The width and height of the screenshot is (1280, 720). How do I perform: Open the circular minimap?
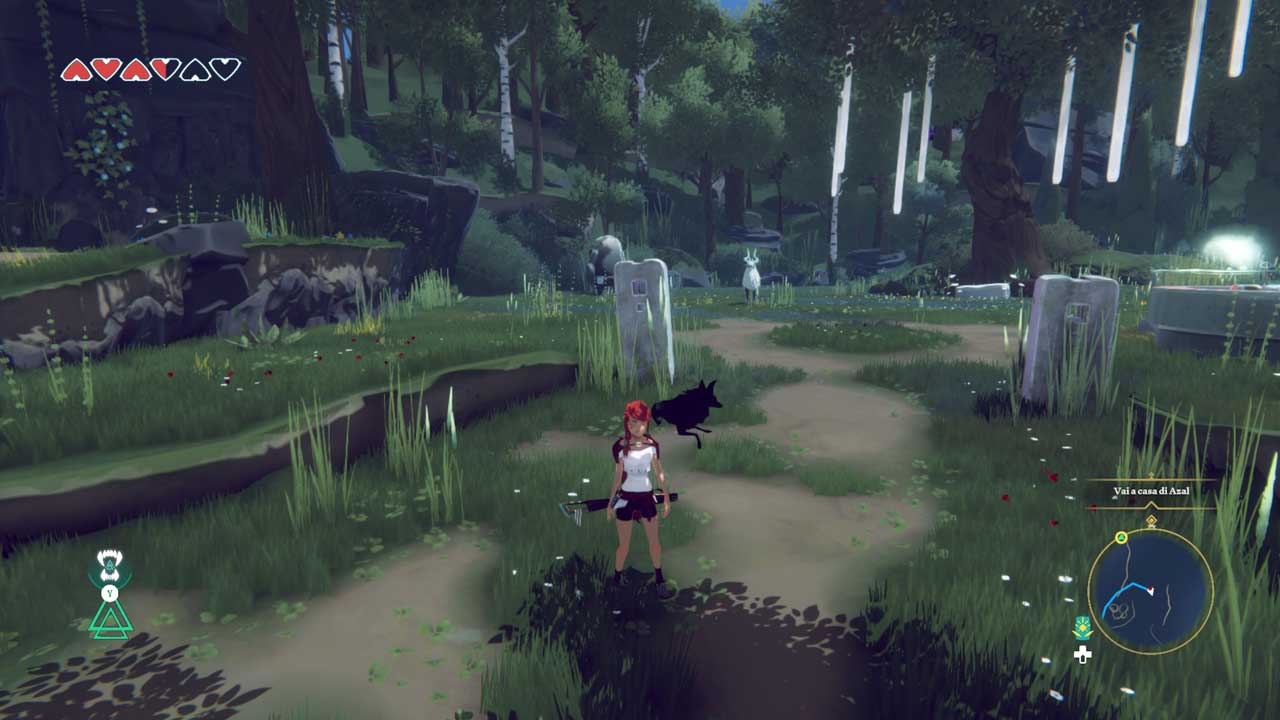click(1150, 591)
